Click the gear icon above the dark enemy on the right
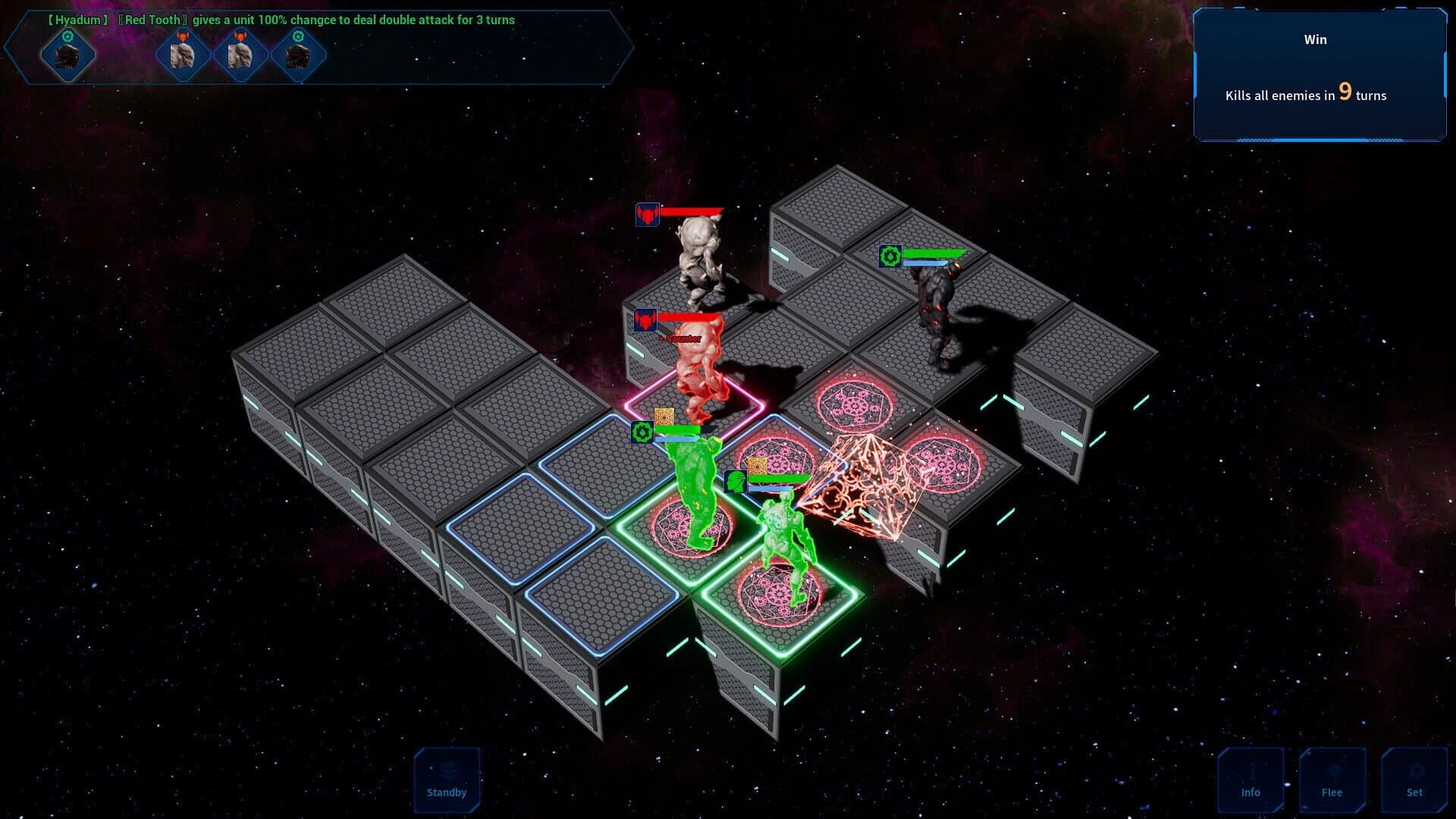The width and height of the screenshot is (1456, 819). coord(889,255)
